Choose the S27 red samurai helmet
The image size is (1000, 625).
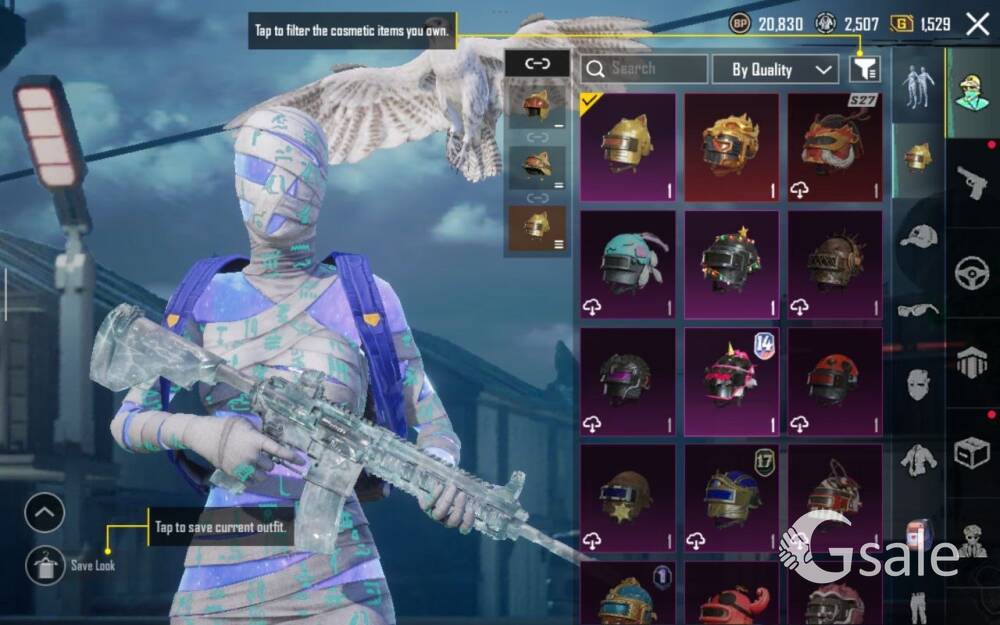pos(835,147)
